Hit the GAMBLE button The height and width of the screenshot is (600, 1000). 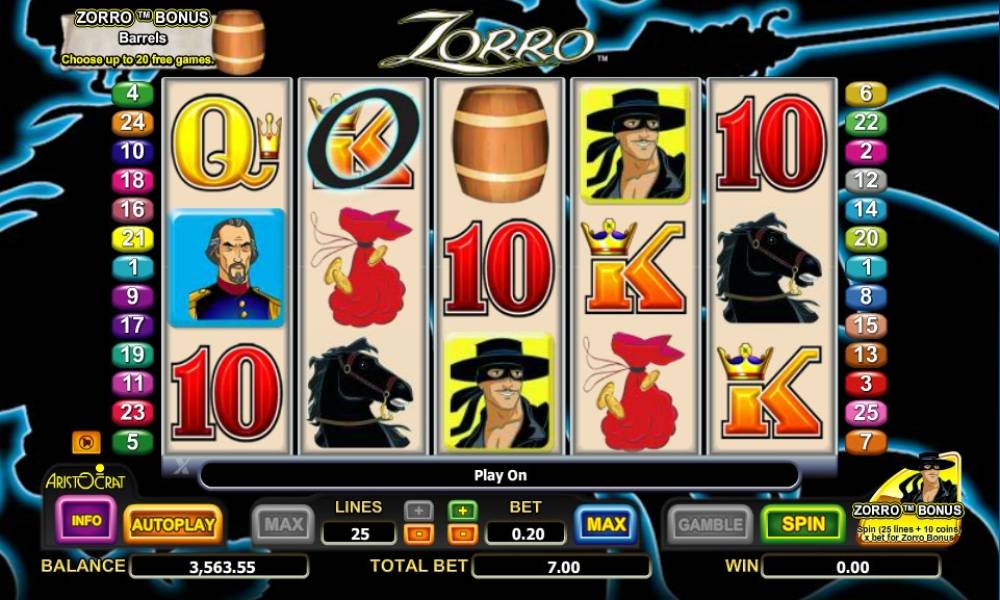pos(710,524)
